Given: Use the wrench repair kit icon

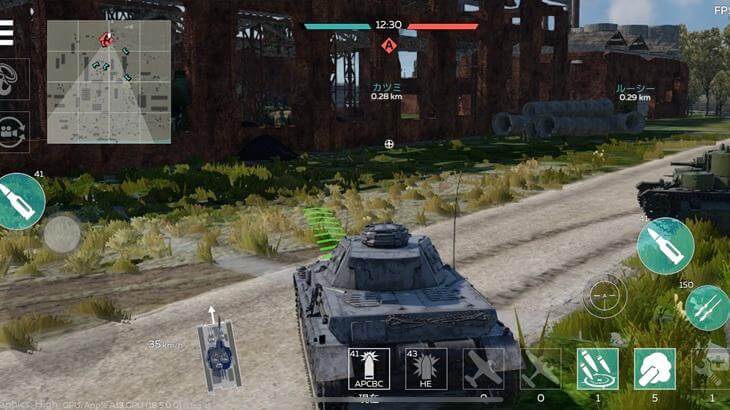Looking at the screenshot, I should [x=712, y=369].
